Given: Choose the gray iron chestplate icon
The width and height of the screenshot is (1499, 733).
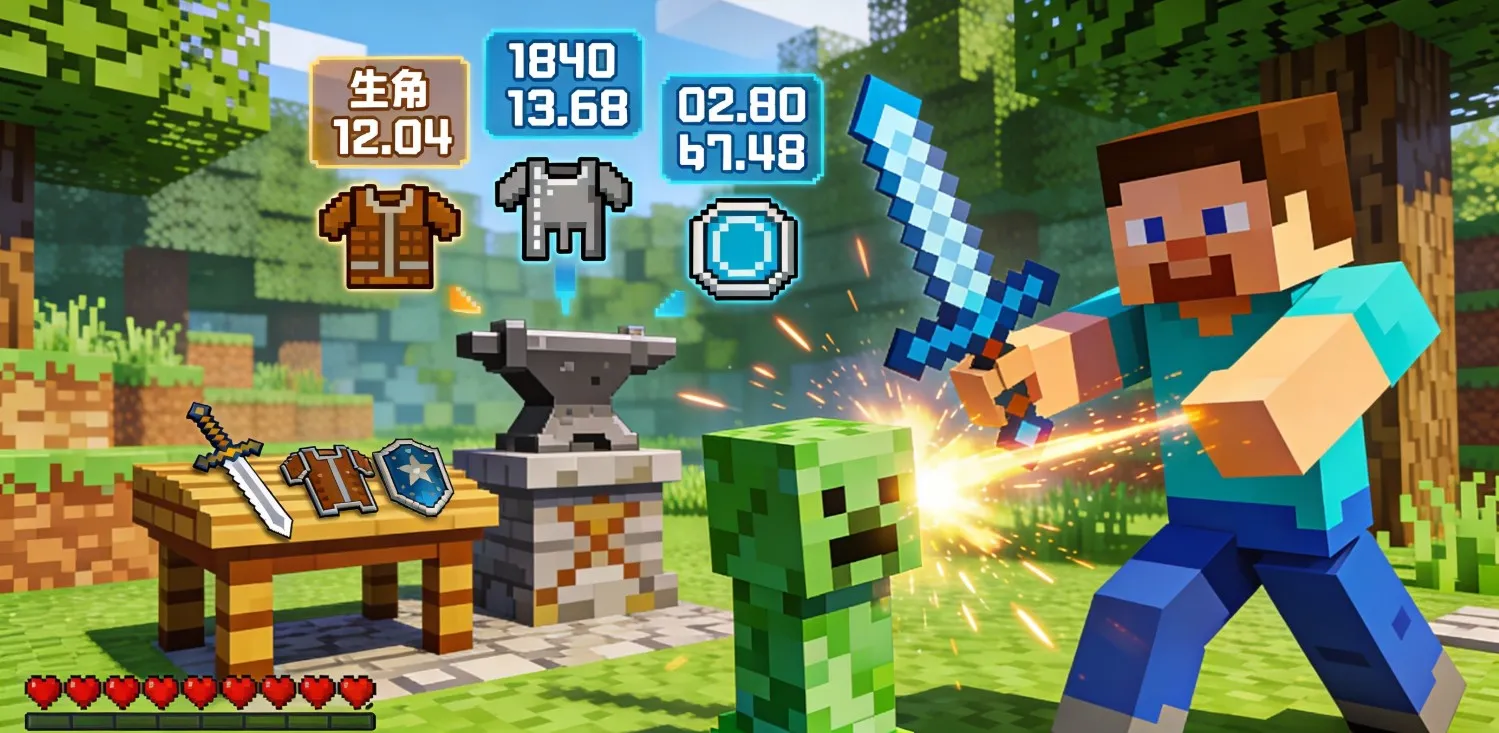Looking at the screenshot, I should pos(563,207).
